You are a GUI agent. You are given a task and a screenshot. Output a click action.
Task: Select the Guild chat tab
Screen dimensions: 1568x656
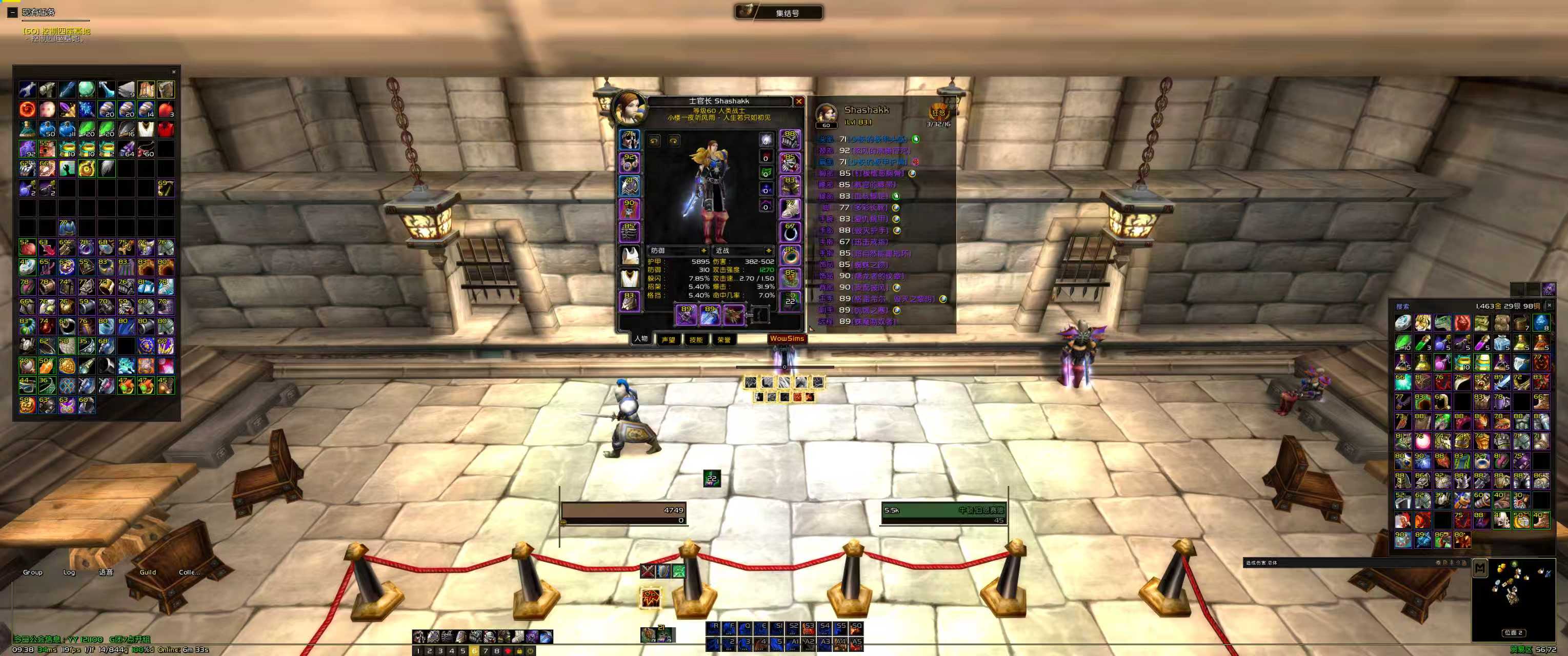click(148, 572)
